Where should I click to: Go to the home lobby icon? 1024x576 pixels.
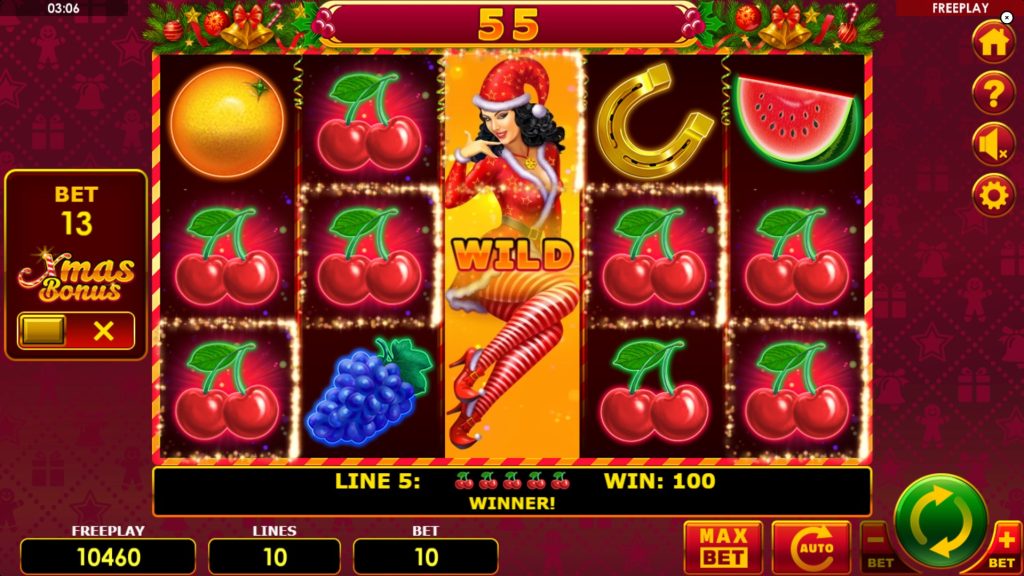pyautogui.click(x=993, y=42)
